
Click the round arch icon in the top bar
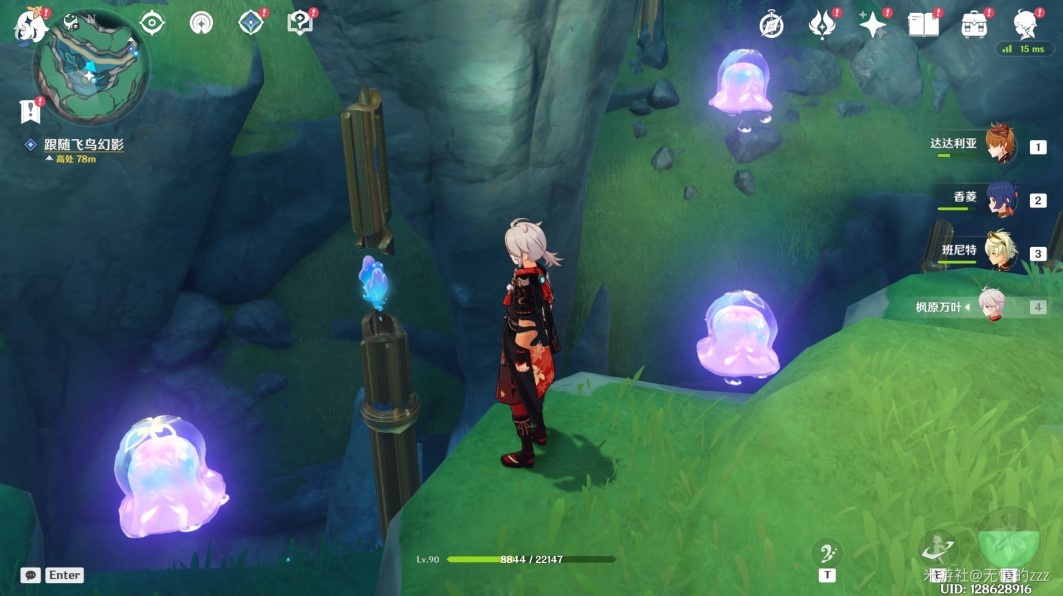[201, 23]
